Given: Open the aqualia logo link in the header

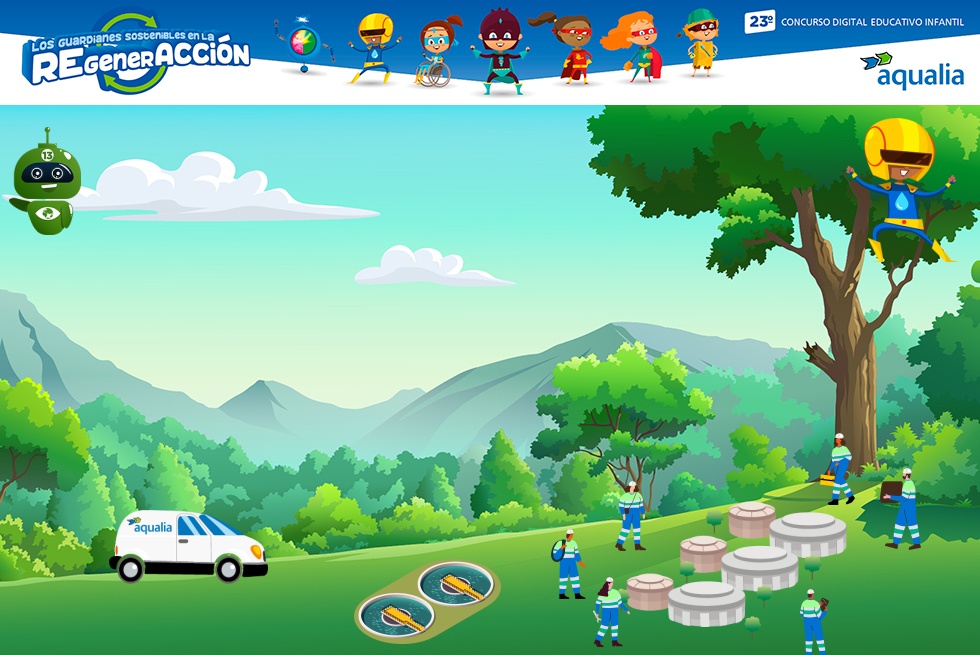Looking at the screenshot, I should click(x=911, y=71).
